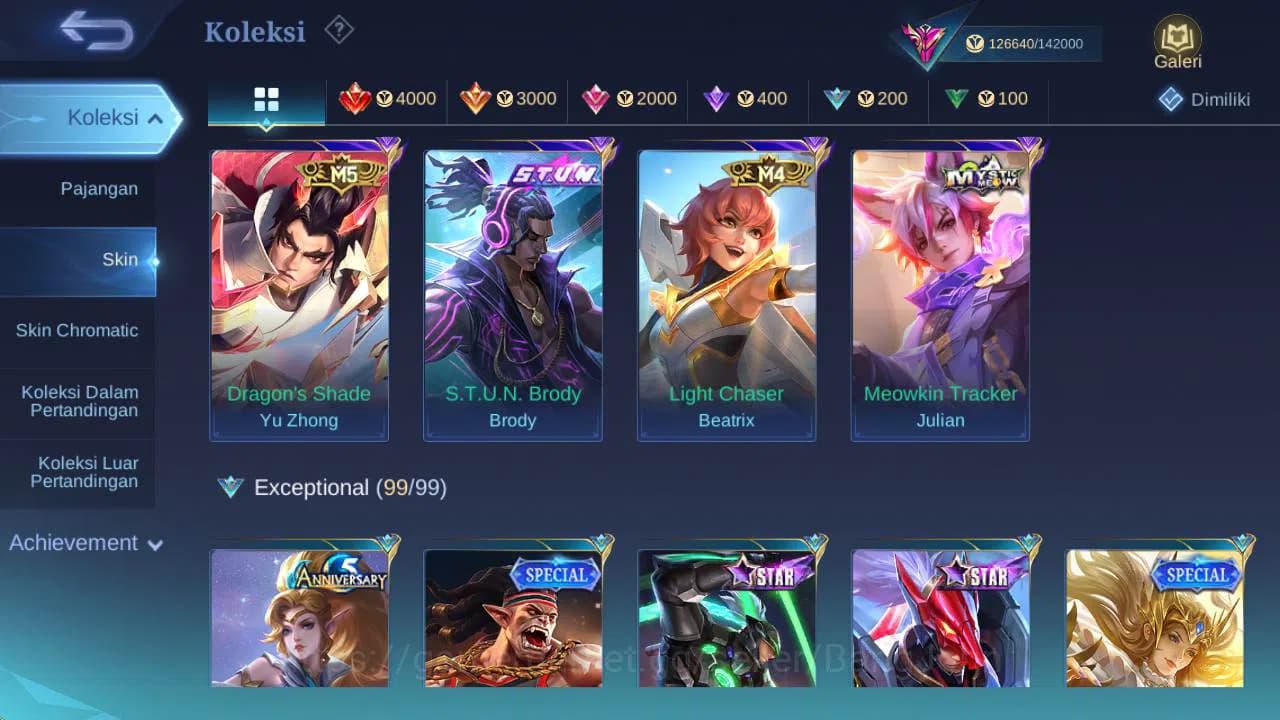Select Koleksi Dalam Pertandingan in sidebar
1280x720 pixels.
[x=78, y=401]
